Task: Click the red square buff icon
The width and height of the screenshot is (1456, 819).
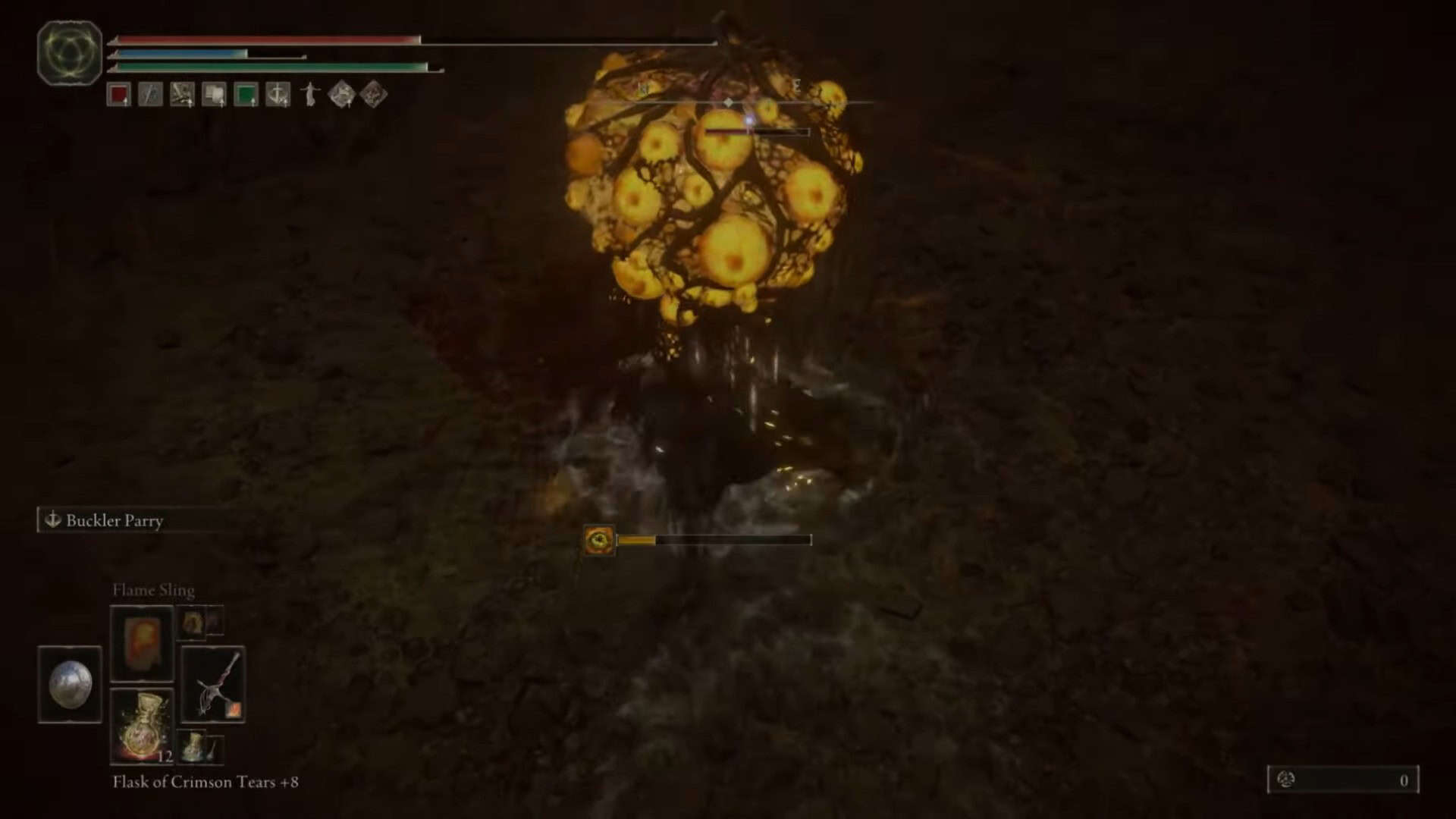Action: click(x=118, y=95)
